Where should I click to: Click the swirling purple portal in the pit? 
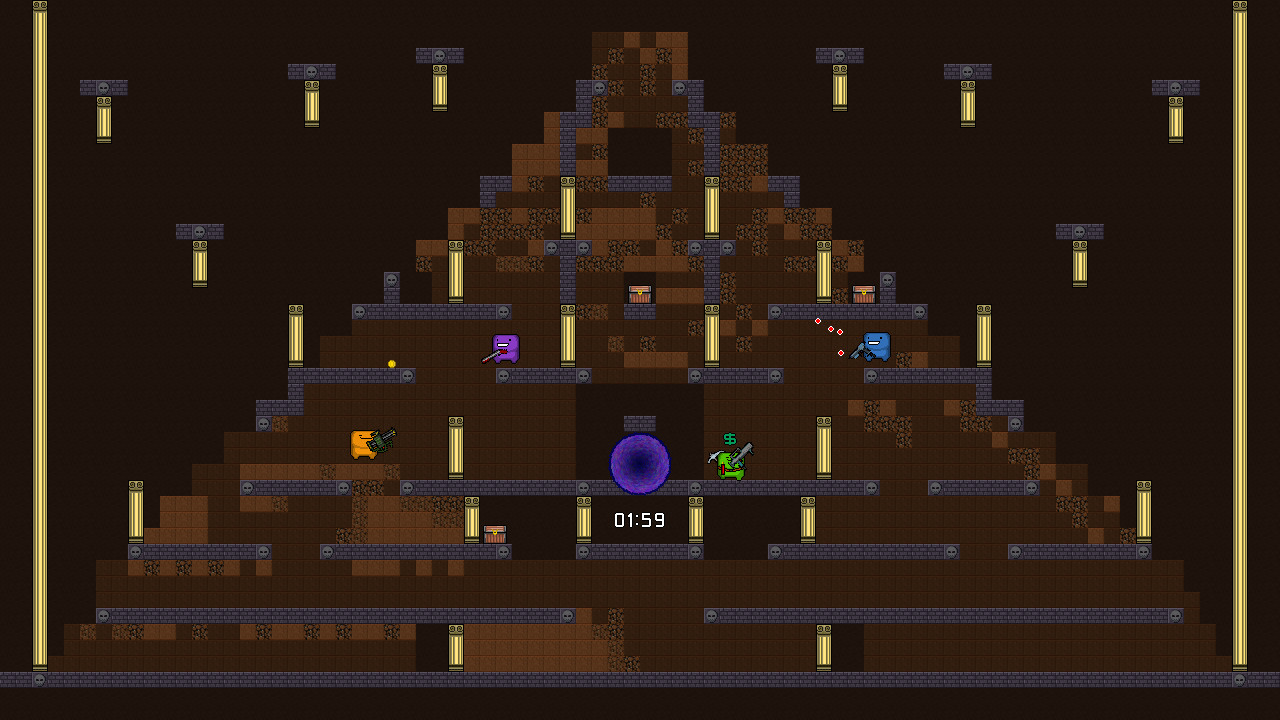coord(637,463)
